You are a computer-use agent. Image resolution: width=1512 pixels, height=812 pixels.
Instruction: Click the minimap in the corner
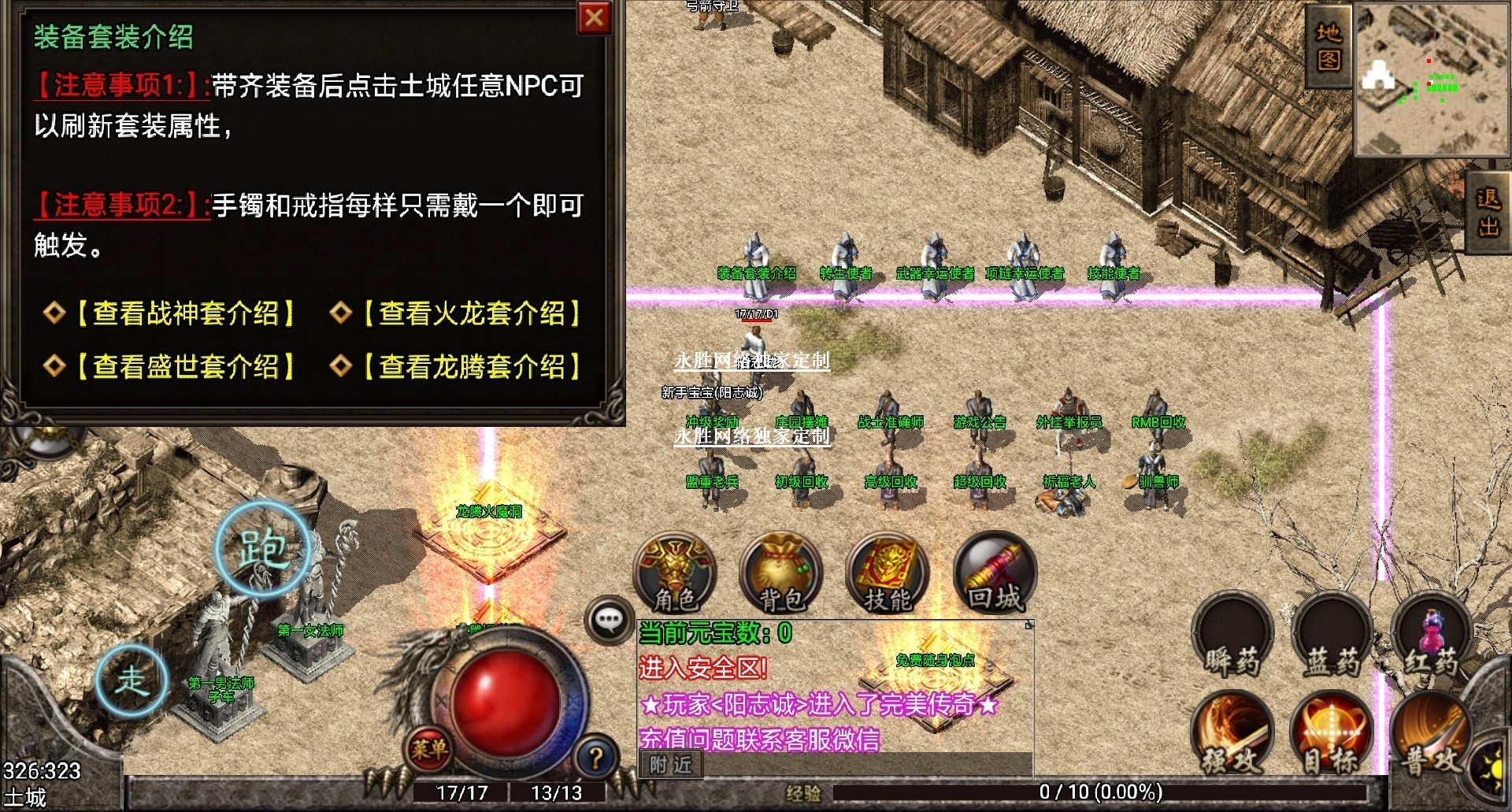pos(1430,79)
